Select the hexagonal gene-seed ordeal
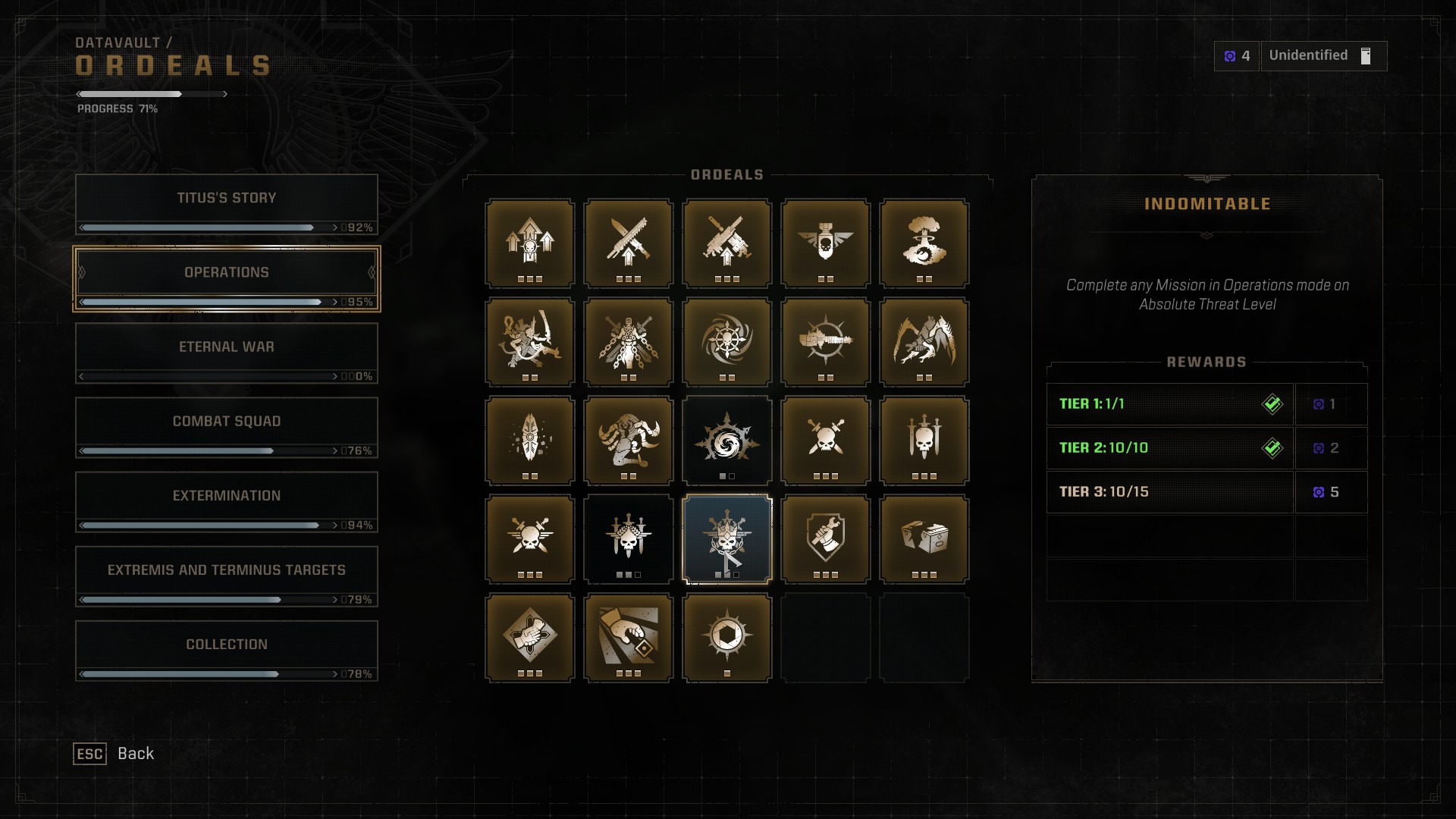 tap(726, 637)
